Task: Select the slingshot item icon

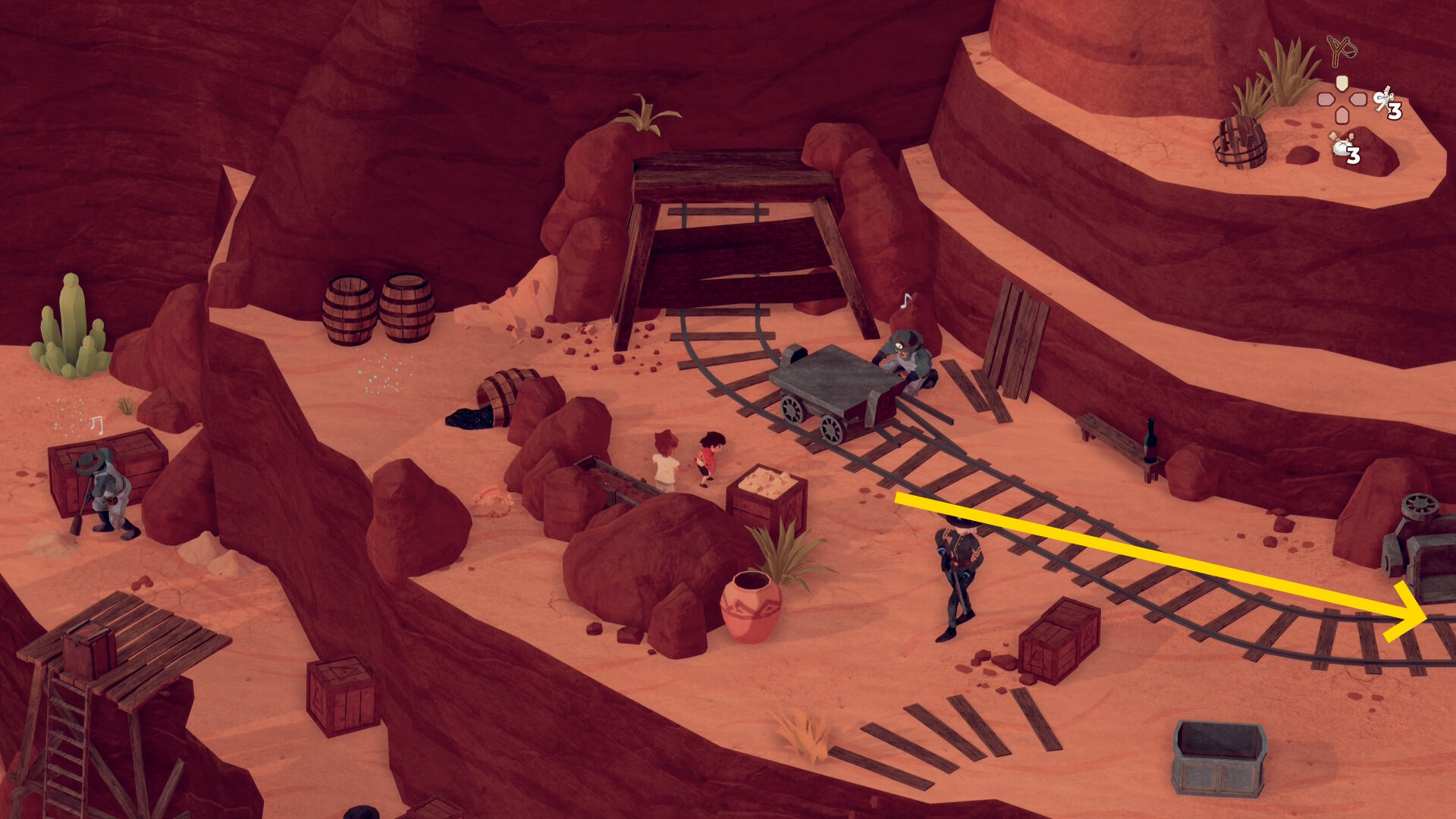Action: pos(1341,51)
